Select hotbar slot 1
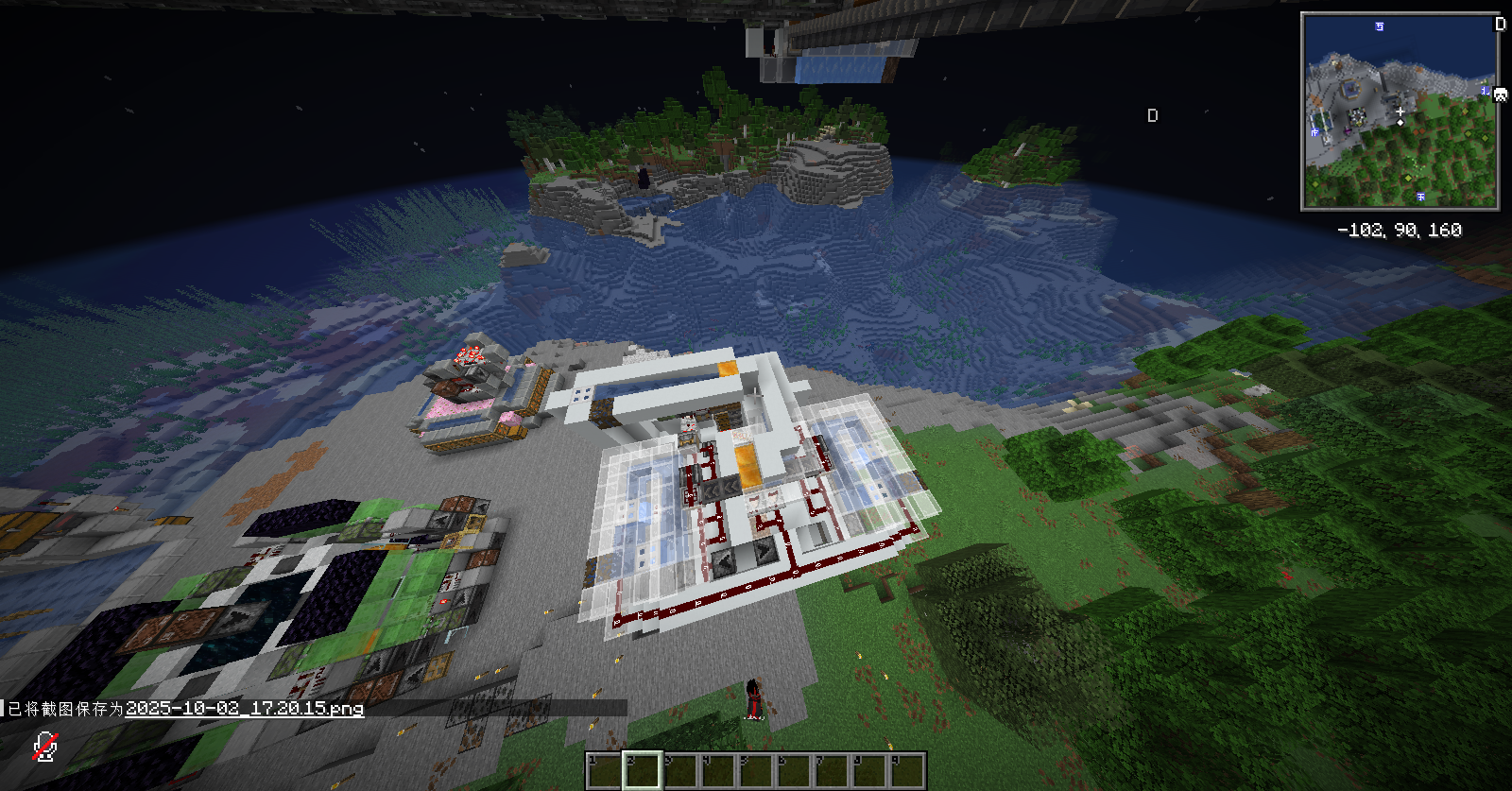Viewport: 1512px width, 791px height. tap(604, 770)
